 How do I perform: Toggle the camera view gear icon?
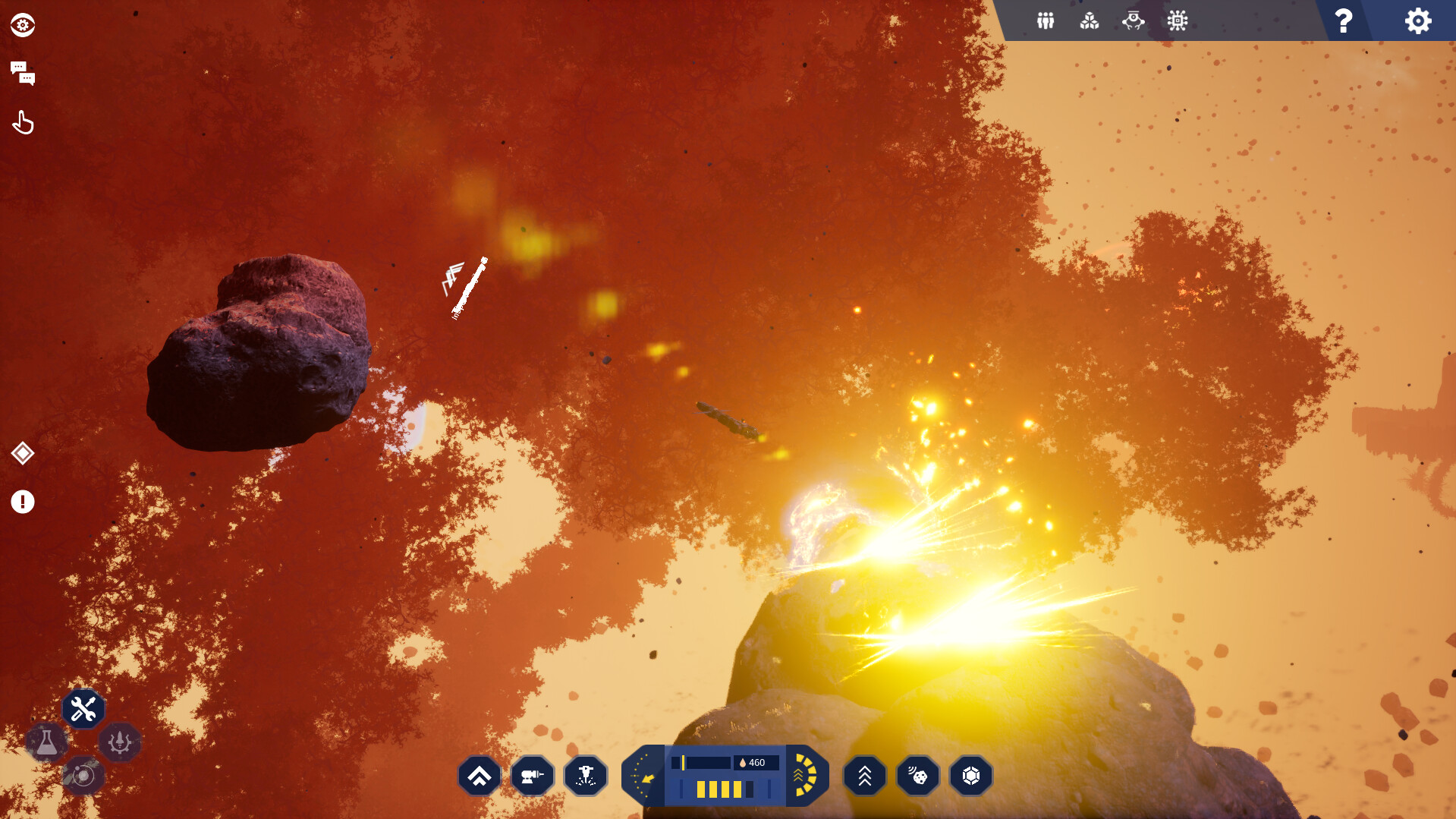[22, 24]
